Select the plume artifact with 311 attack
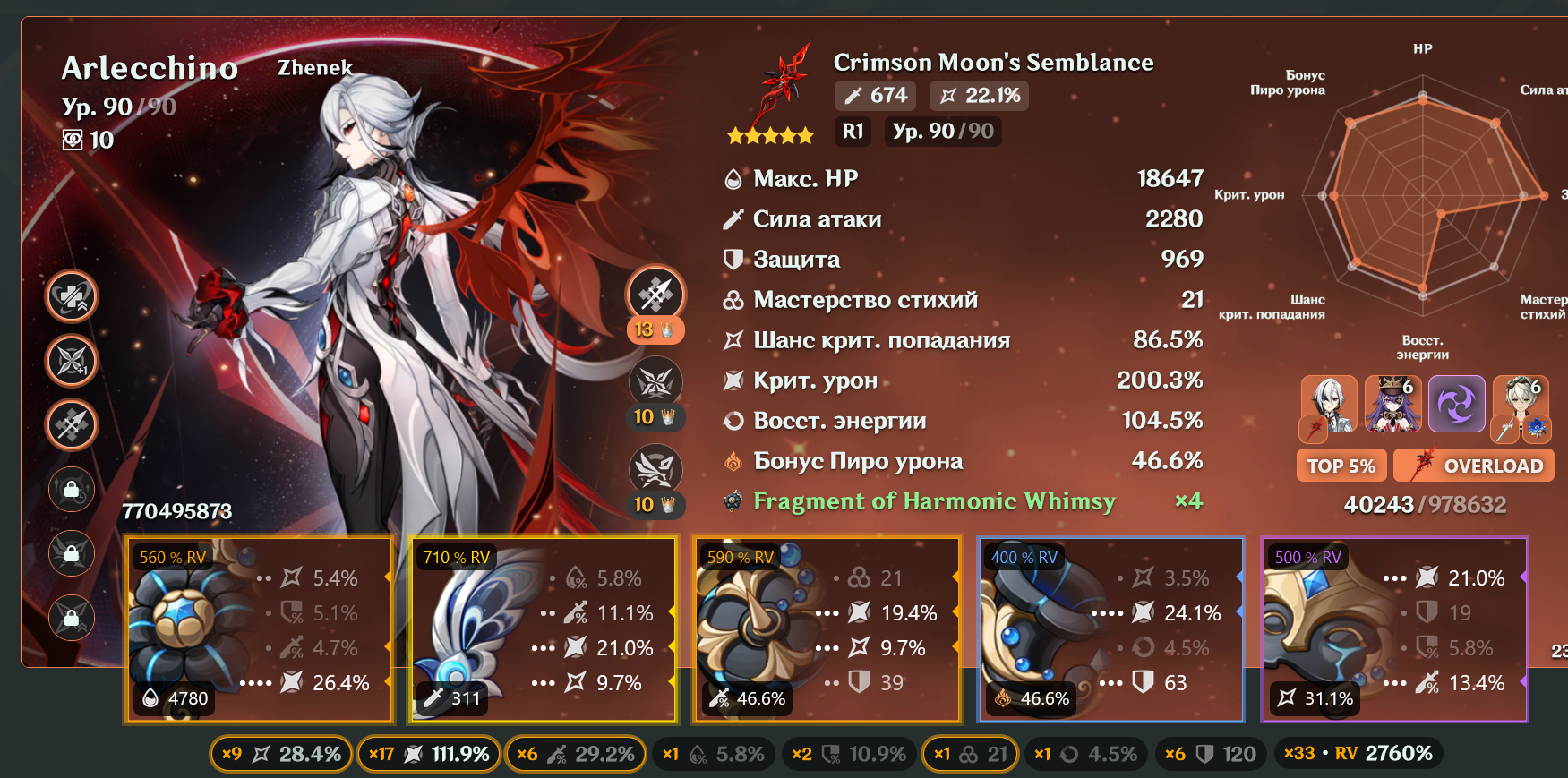The height and width of the screenshot is (778, 1568). pos(543,629)
